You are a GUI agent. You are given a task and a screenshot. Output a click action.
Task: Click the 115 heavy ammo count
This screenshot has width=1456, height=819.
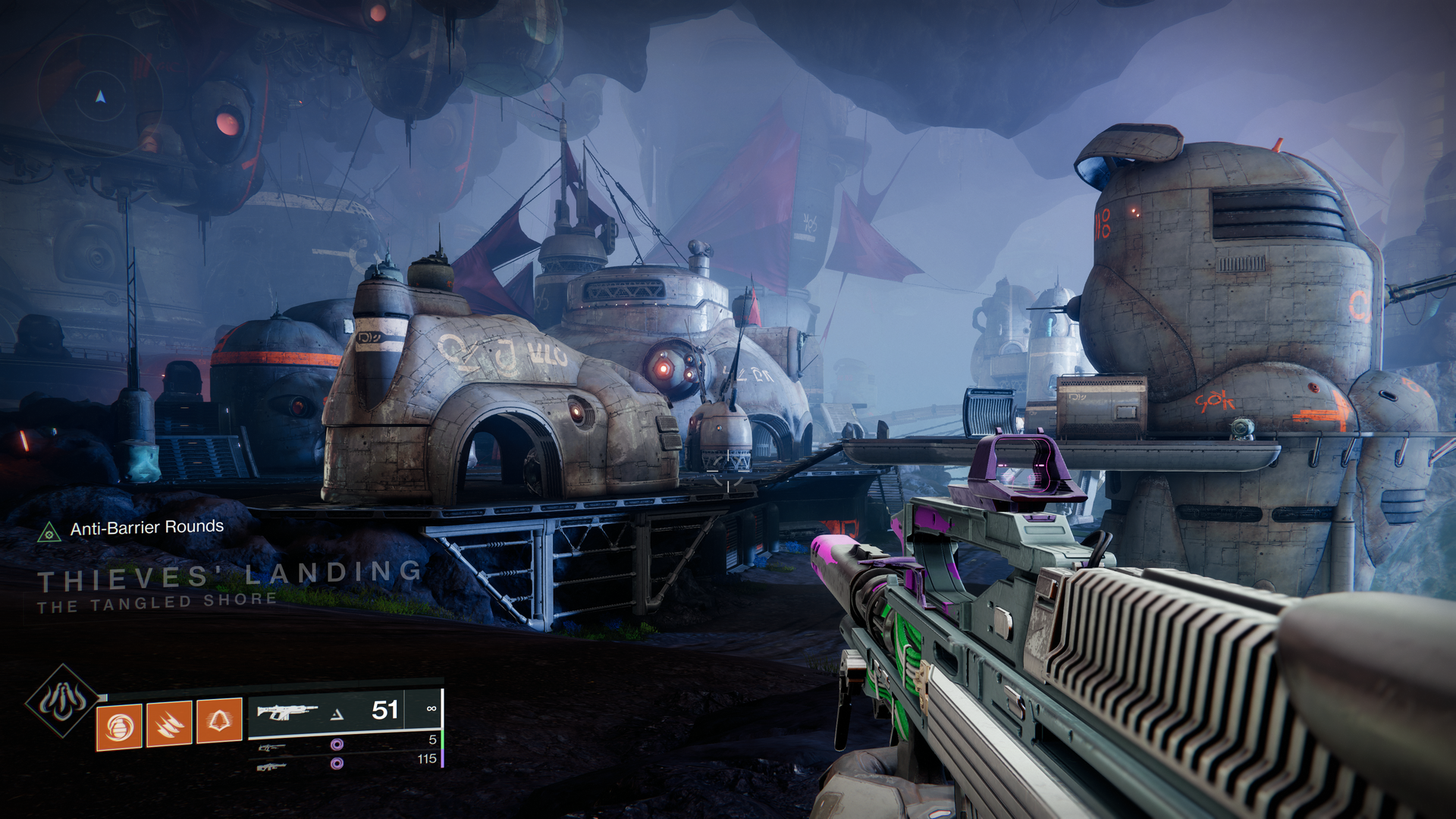pyautogui.click(x=427, y=759)
